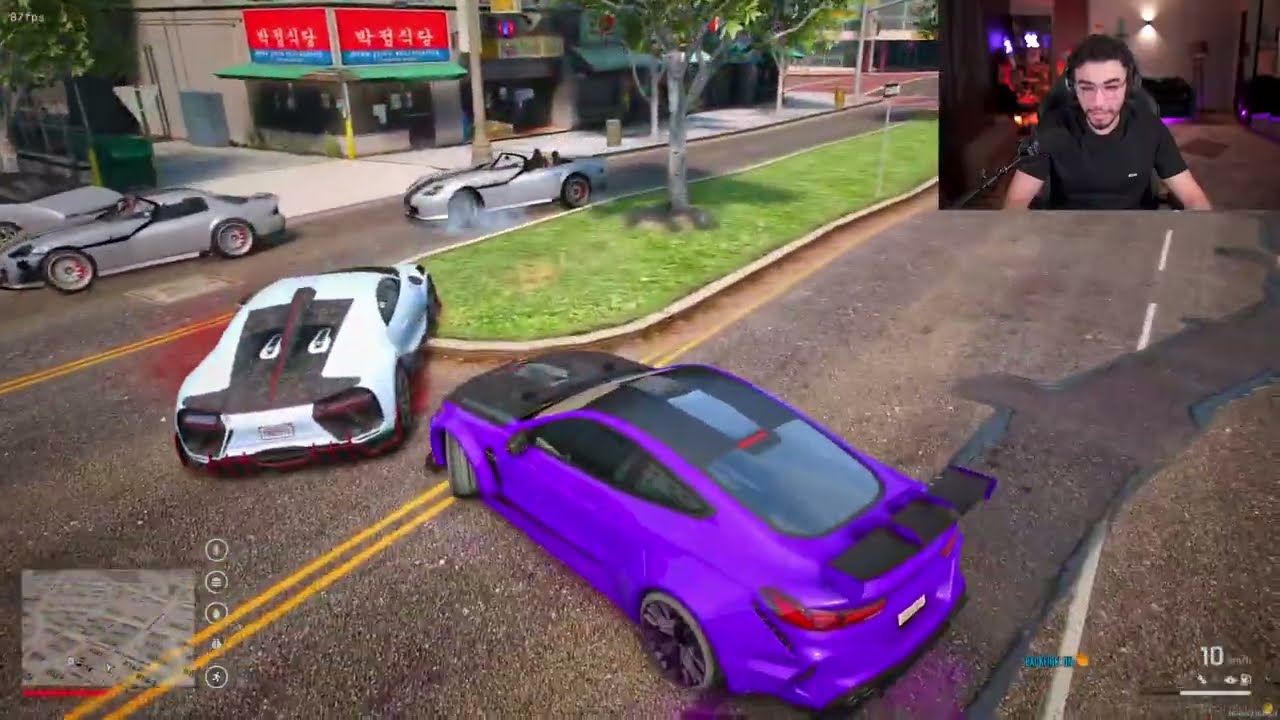
Task: Click the running stamina icon
Action: [x=216, y=676]
